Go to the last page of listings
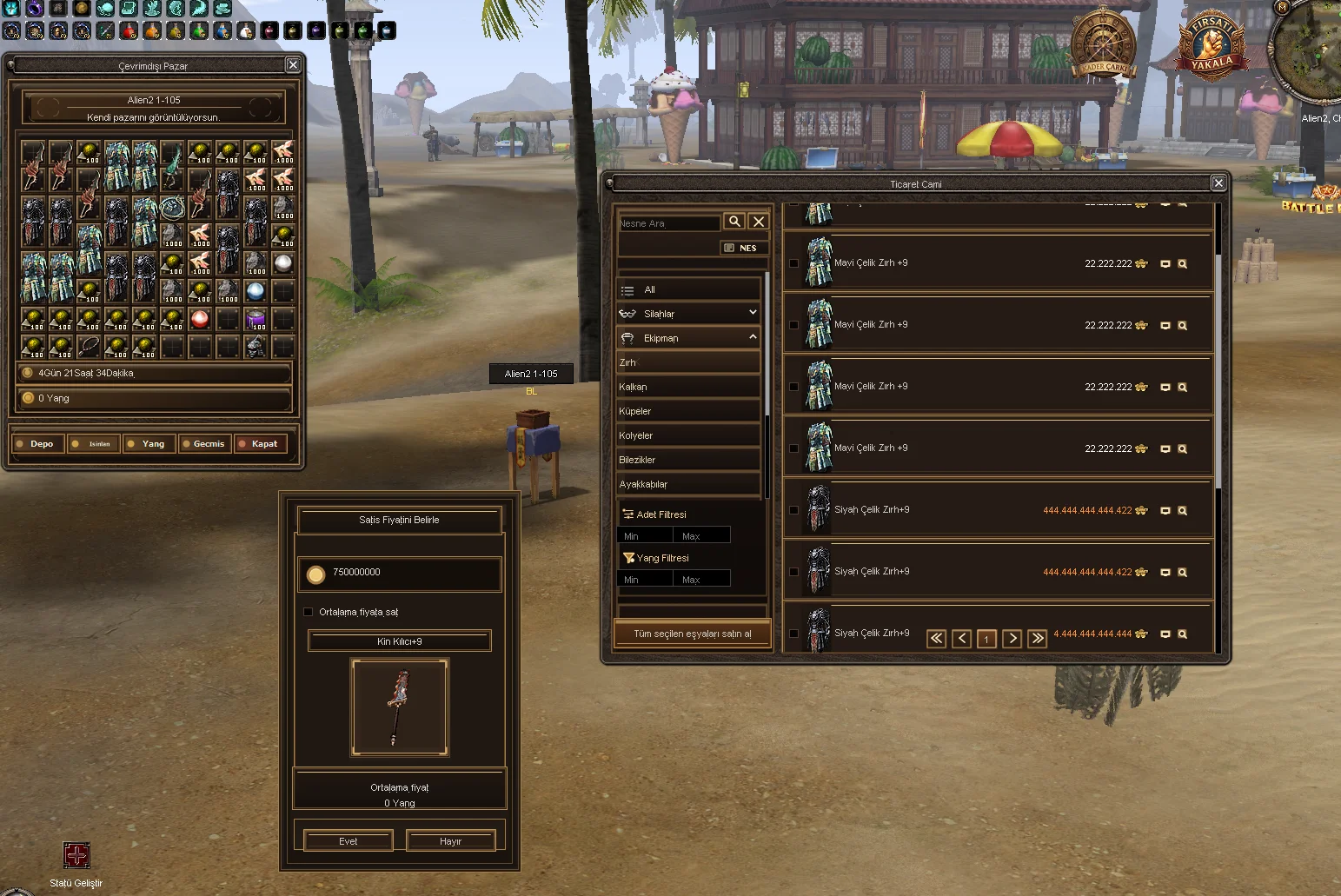 tap(1037, 639)
